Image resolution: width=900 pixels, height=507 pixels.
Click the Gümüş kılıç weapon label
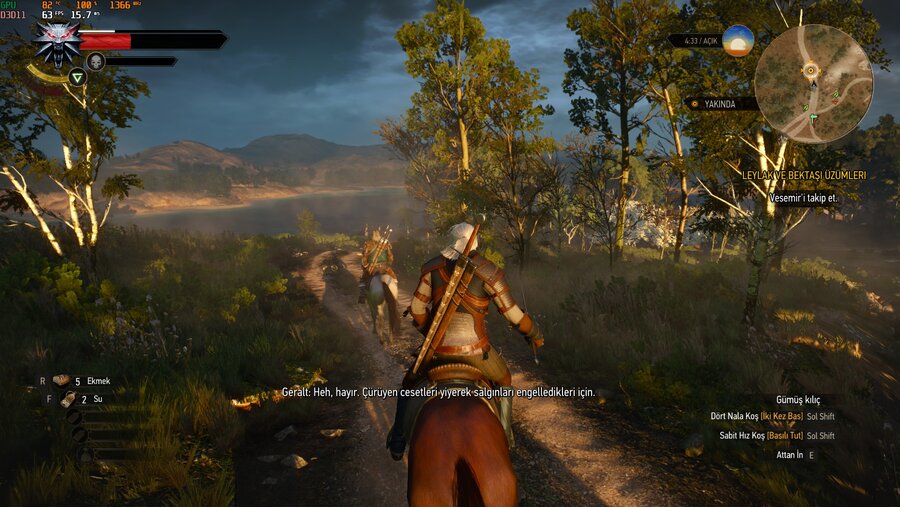point(797,400)
